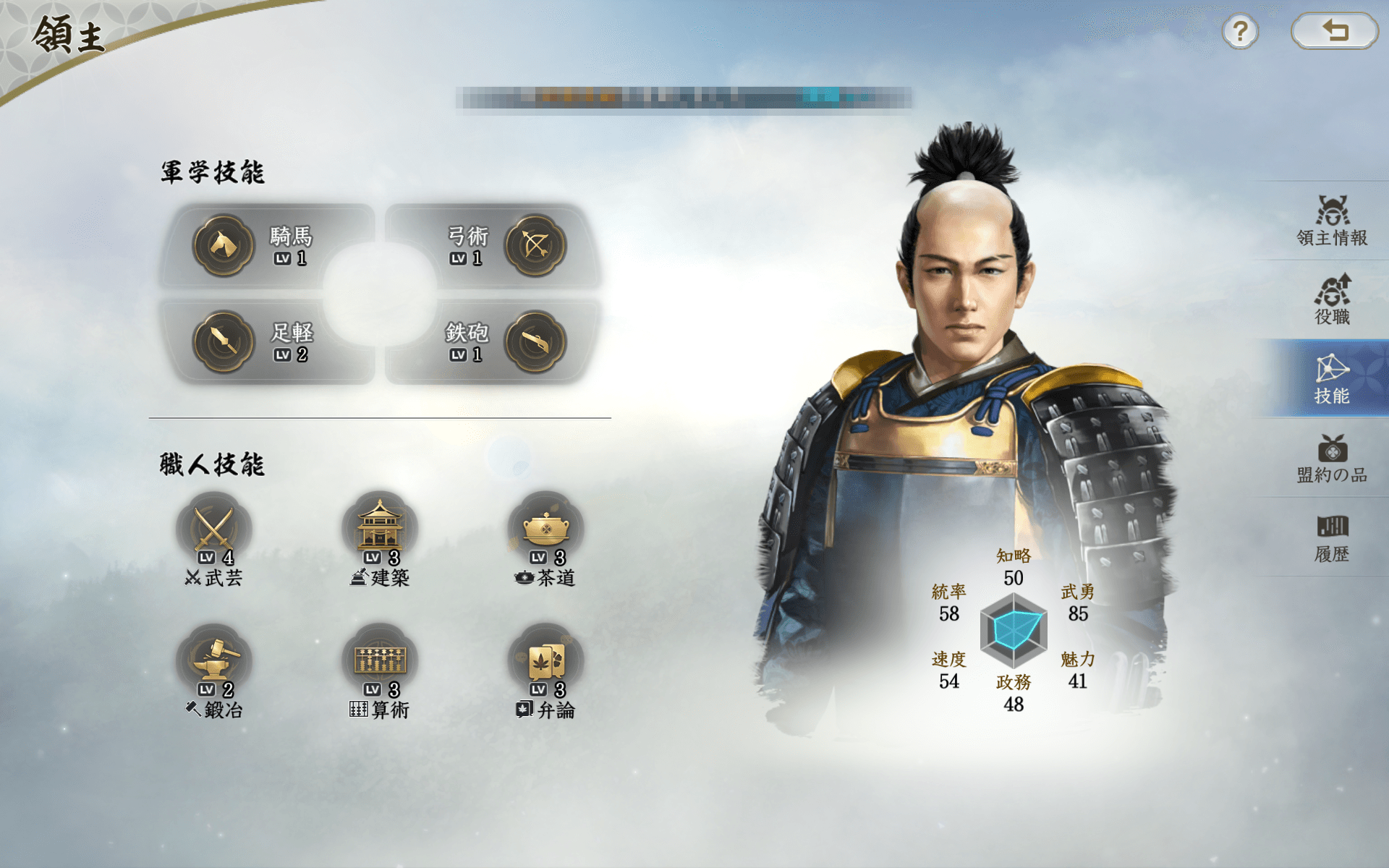Screen dimensions: 1389x868
Task: Select the 騎馬 cavalry skill
Action: (268, 246)
